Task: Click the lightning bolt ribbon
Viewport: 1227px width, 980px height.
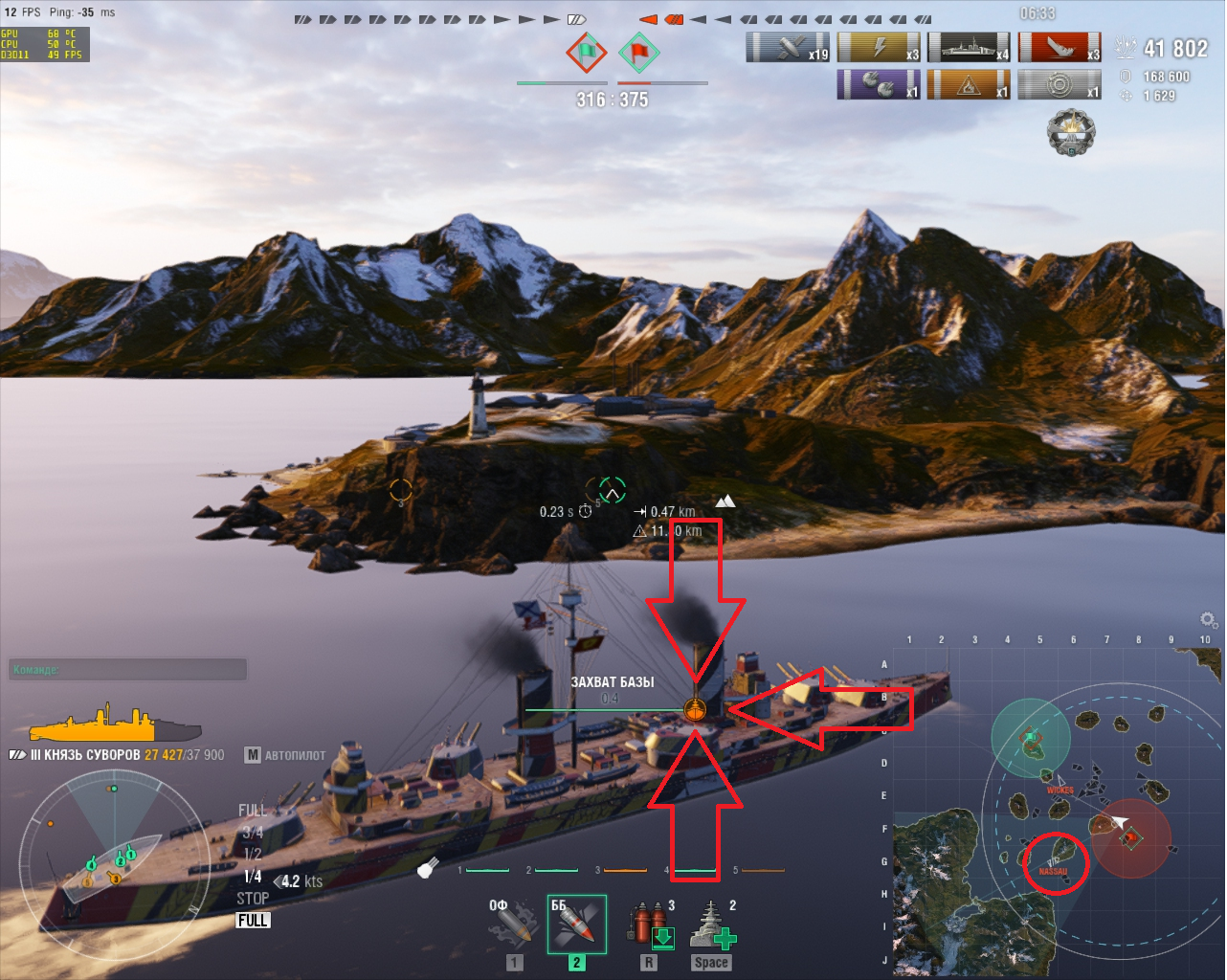Action: (x=878, y=47)
